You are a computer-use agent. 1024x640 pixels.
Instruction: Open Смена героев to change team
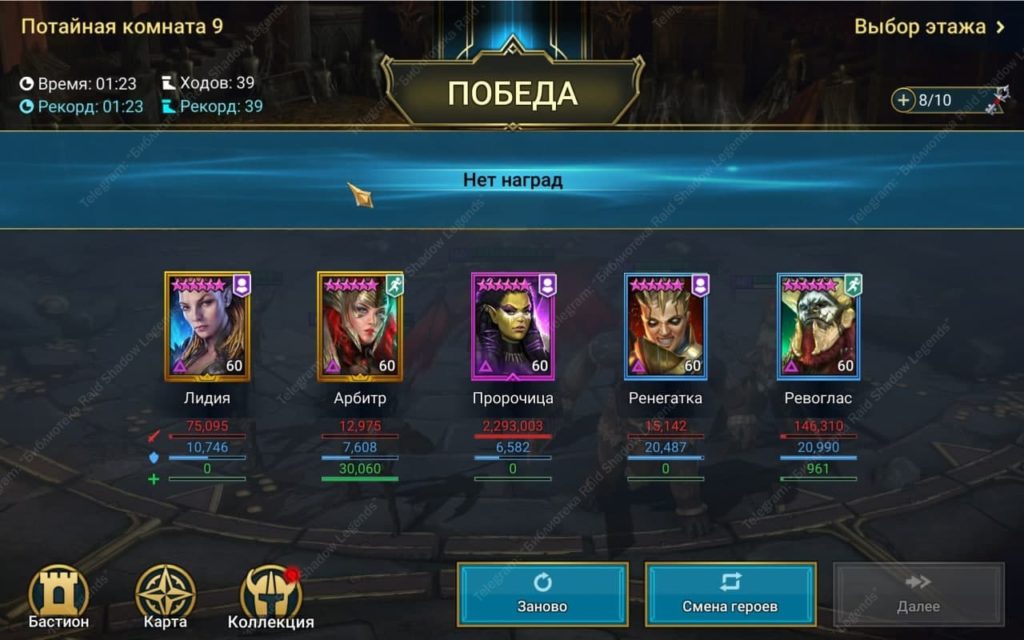(730, 594)
